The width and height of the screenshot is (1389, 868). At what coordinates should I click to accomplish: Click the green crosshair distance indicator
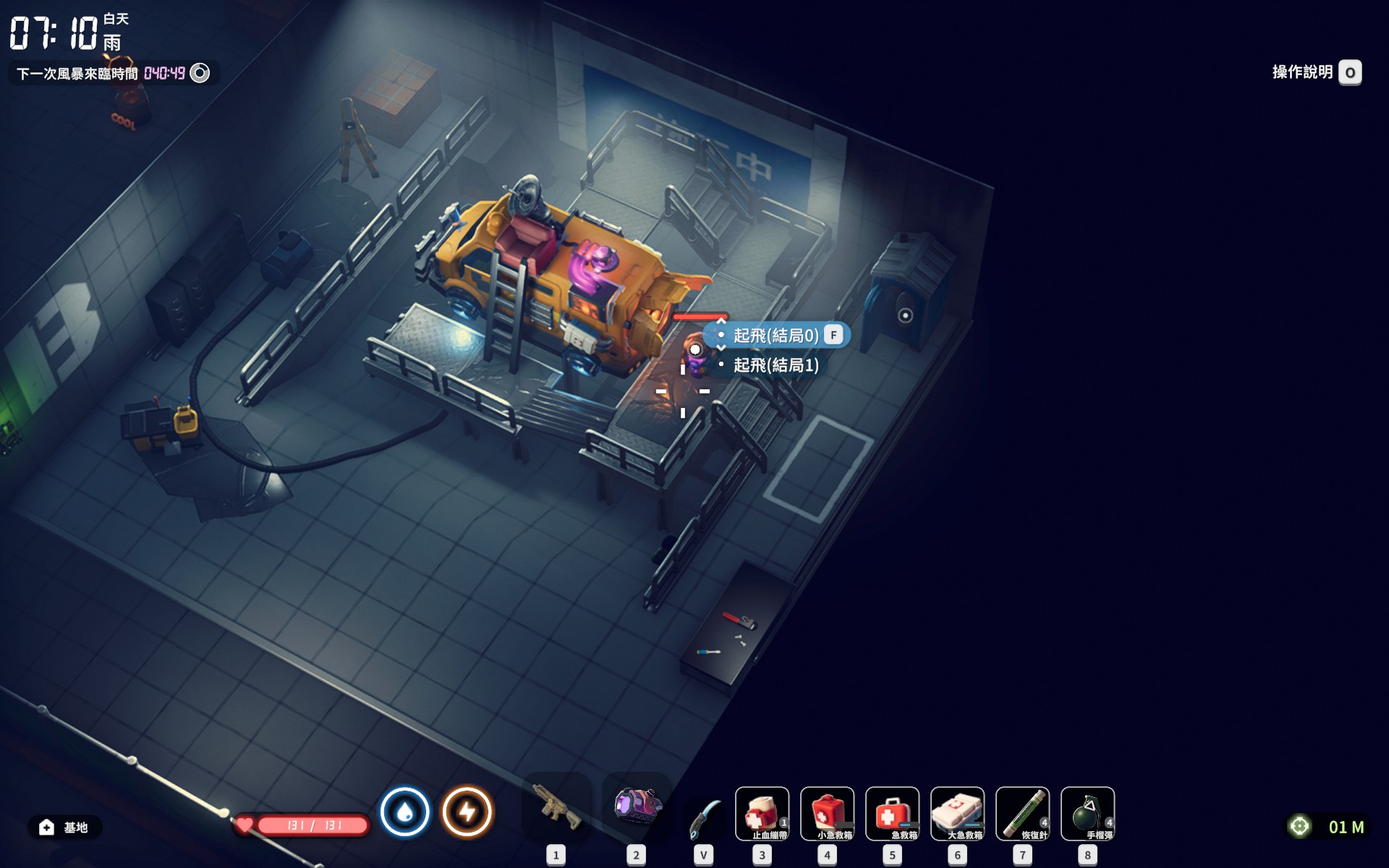pyautogui.click(x=1300, y=826)
